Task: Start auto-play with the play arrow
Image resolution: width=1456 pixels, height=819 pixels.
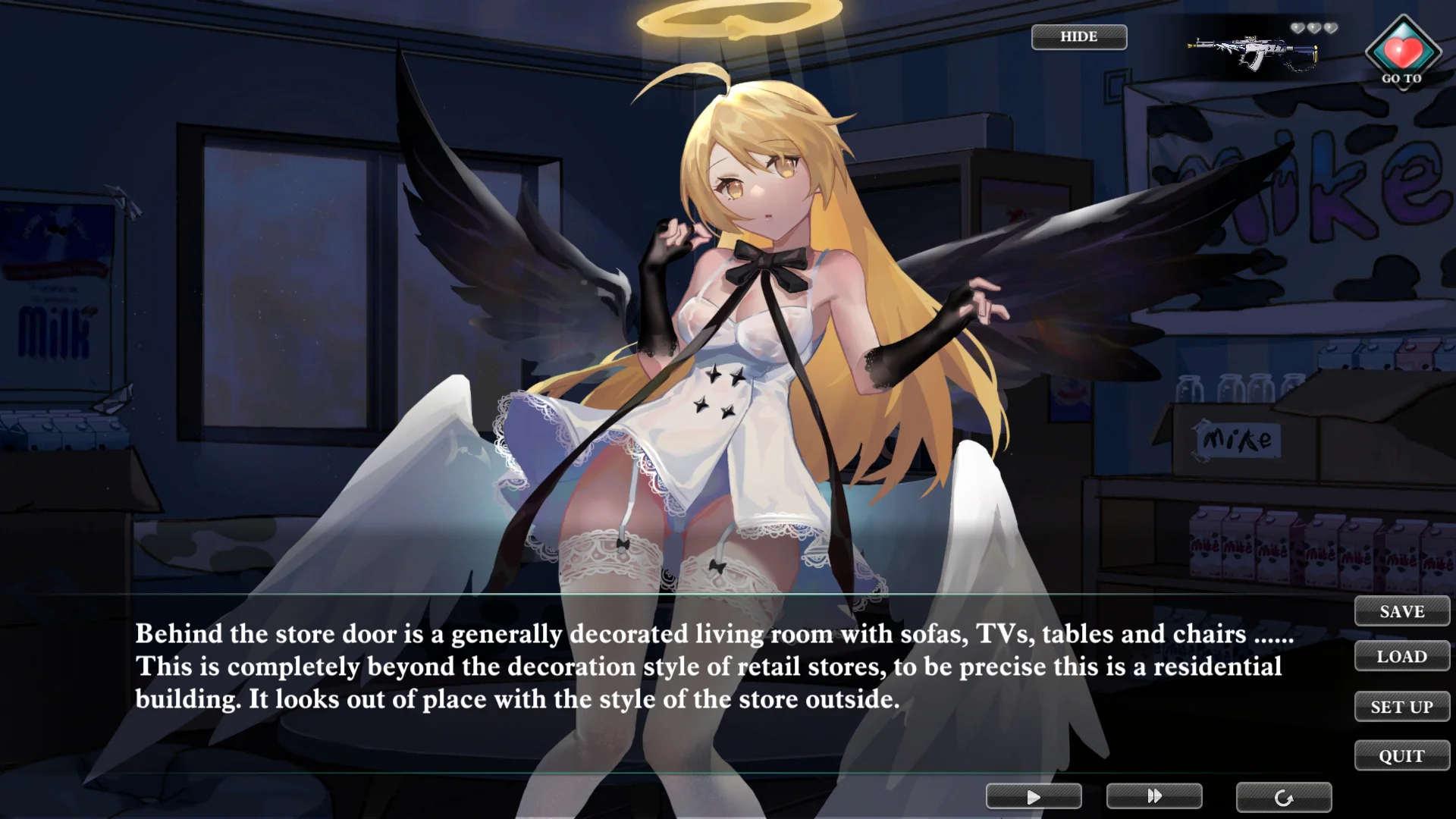Action: [1034, 797]
